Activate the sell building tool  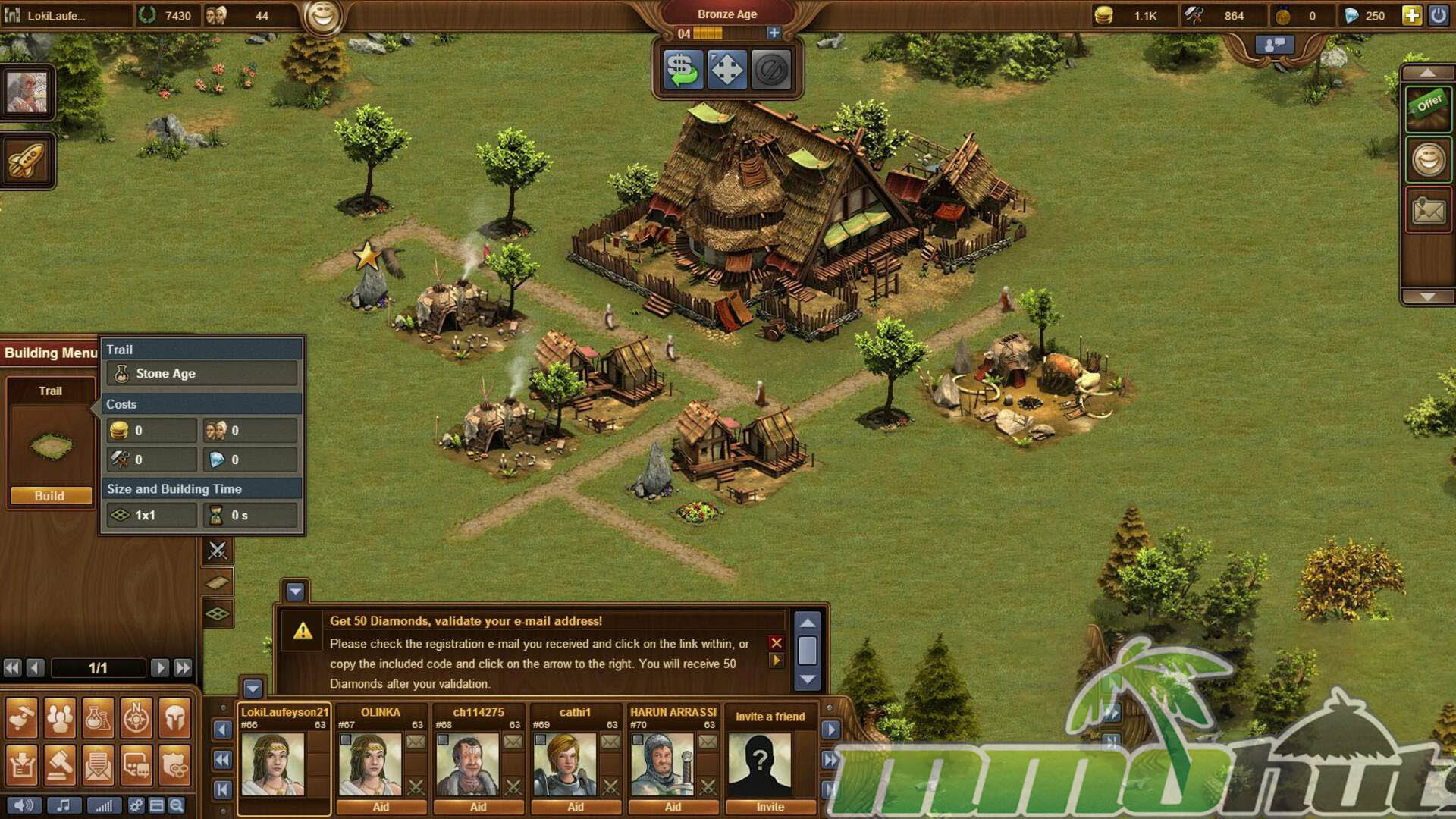[x=682, y=71]
